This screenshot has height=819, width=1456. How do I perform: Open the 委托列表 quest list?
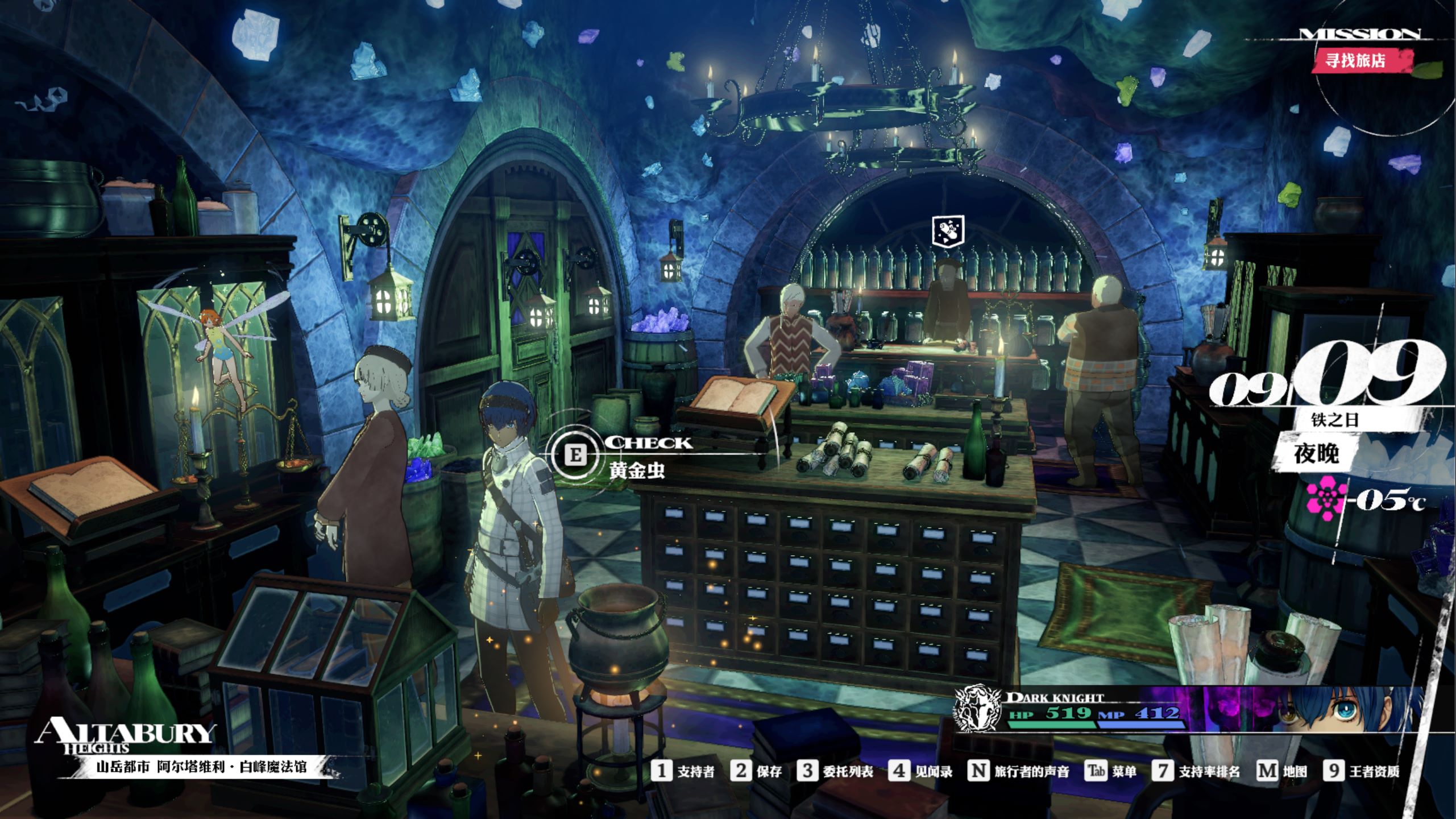(835, 771)
